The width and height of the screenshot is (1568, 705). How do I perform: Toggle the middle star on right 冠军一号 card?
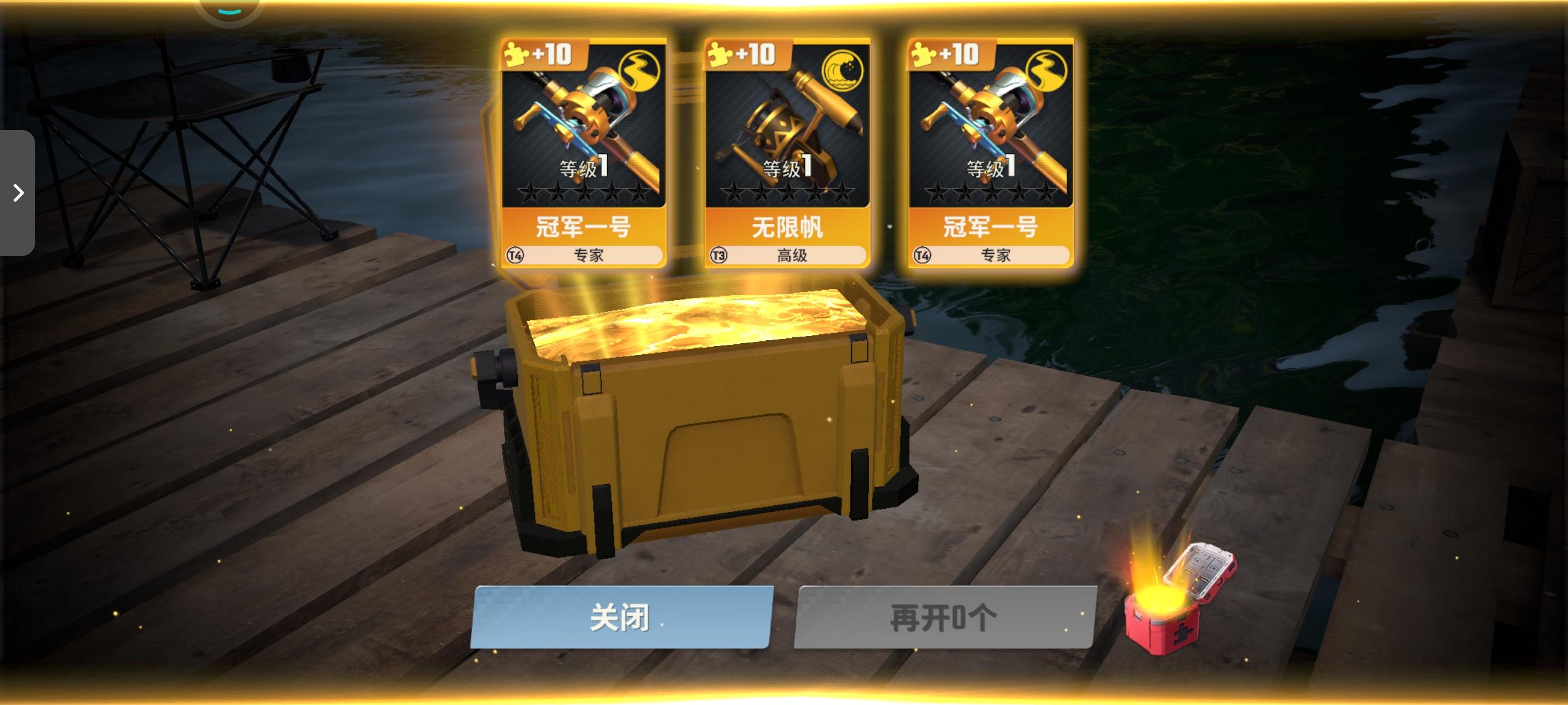tap(992, 192)
